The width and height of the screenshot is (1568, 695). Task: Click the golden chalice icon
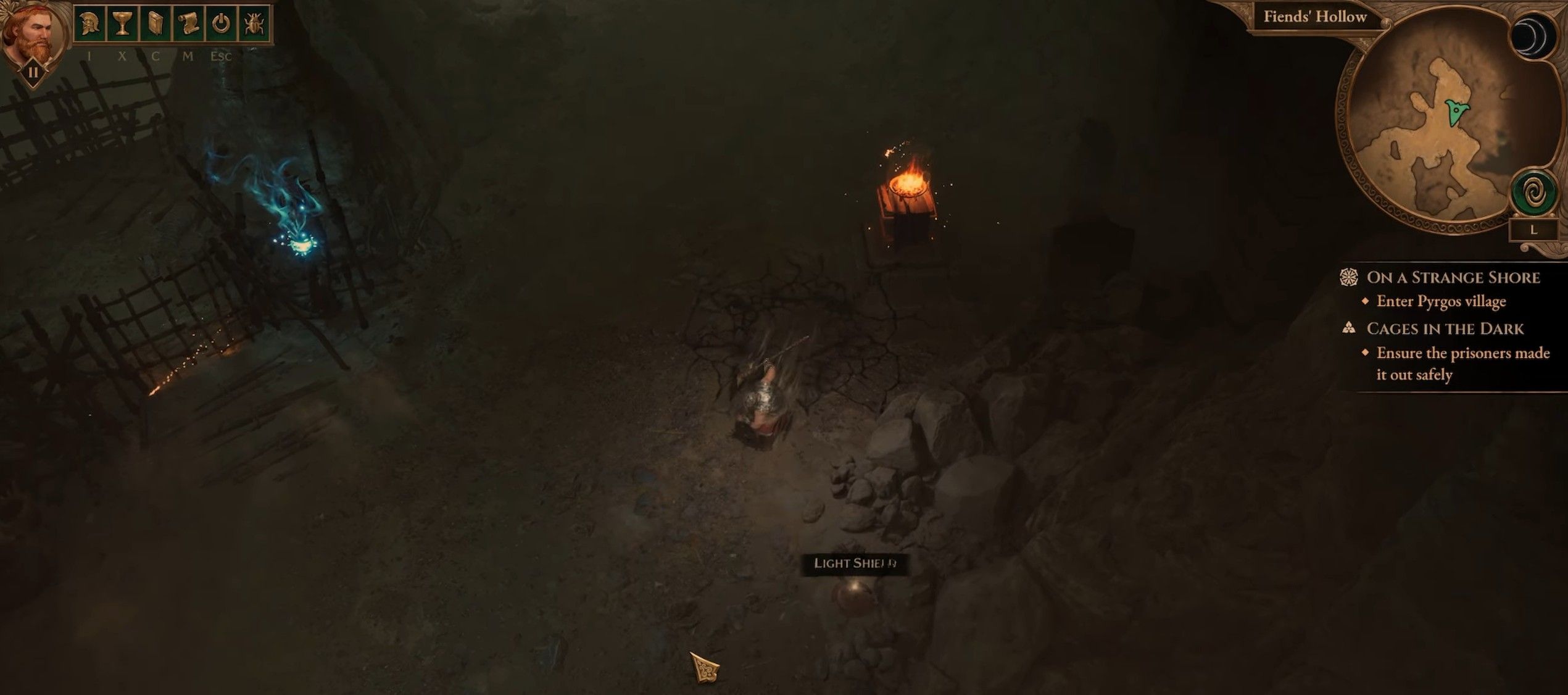122,24
